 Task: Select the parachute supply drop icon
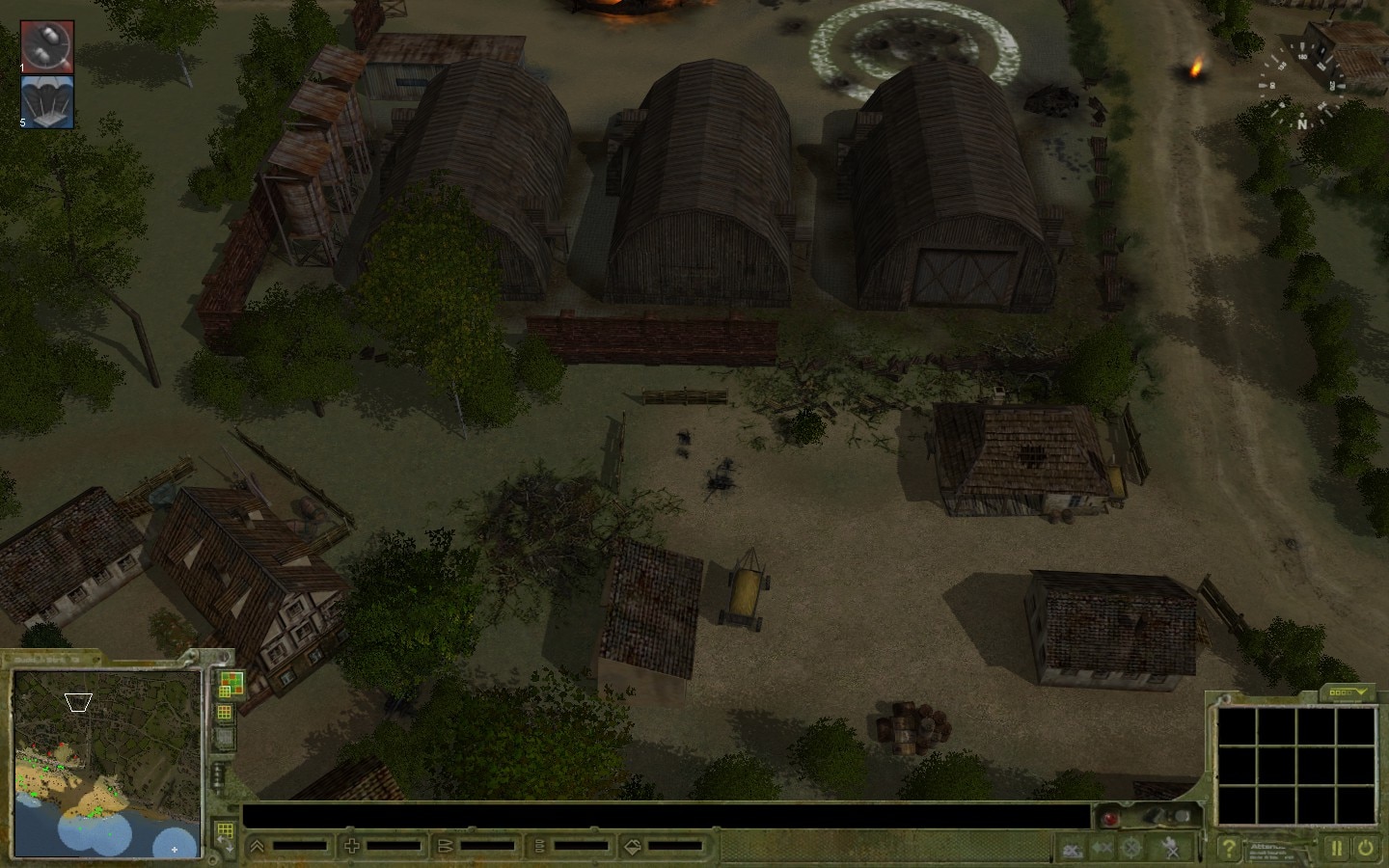click(47, 101)
